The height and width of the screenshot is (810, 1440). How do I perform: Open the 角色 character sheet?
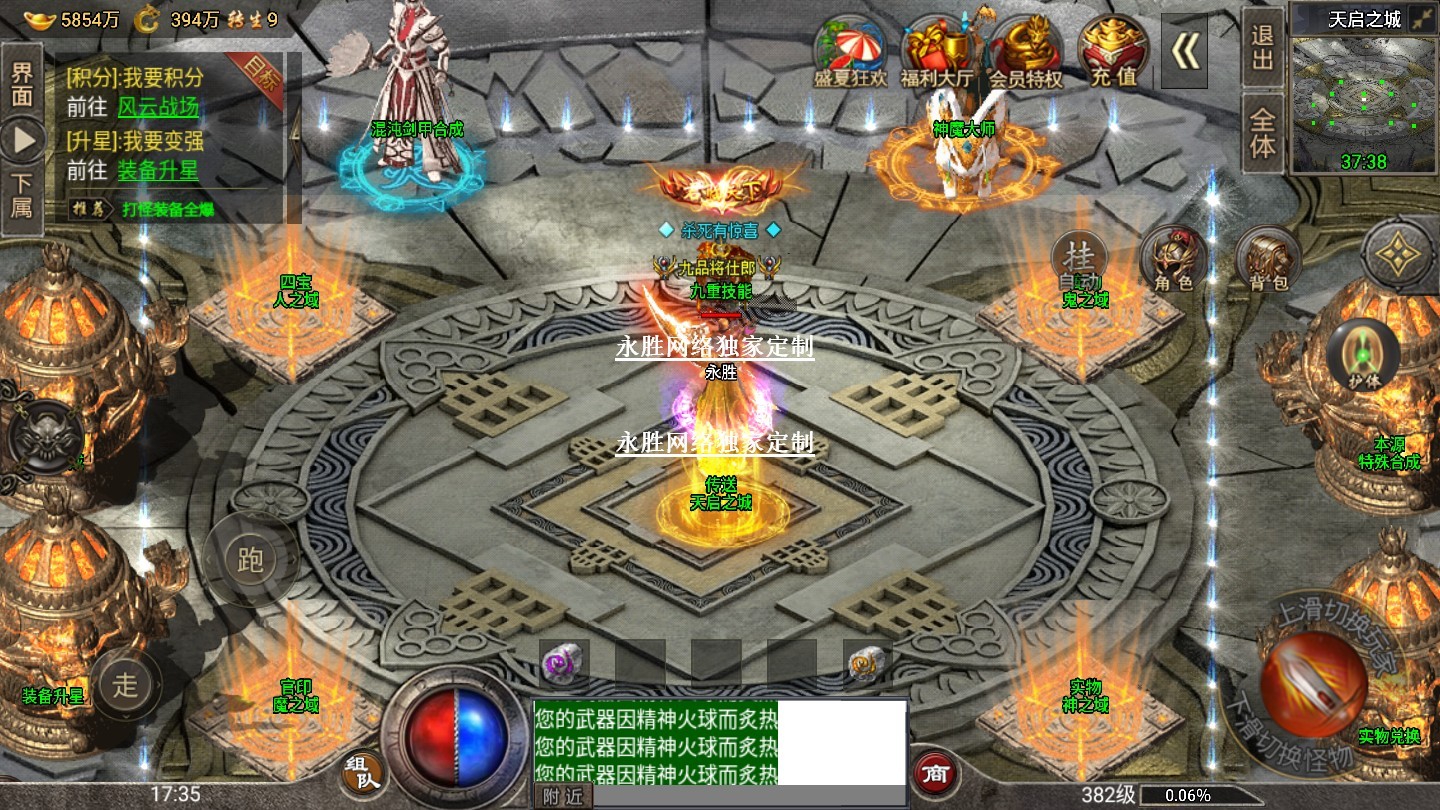[1173, 258]
